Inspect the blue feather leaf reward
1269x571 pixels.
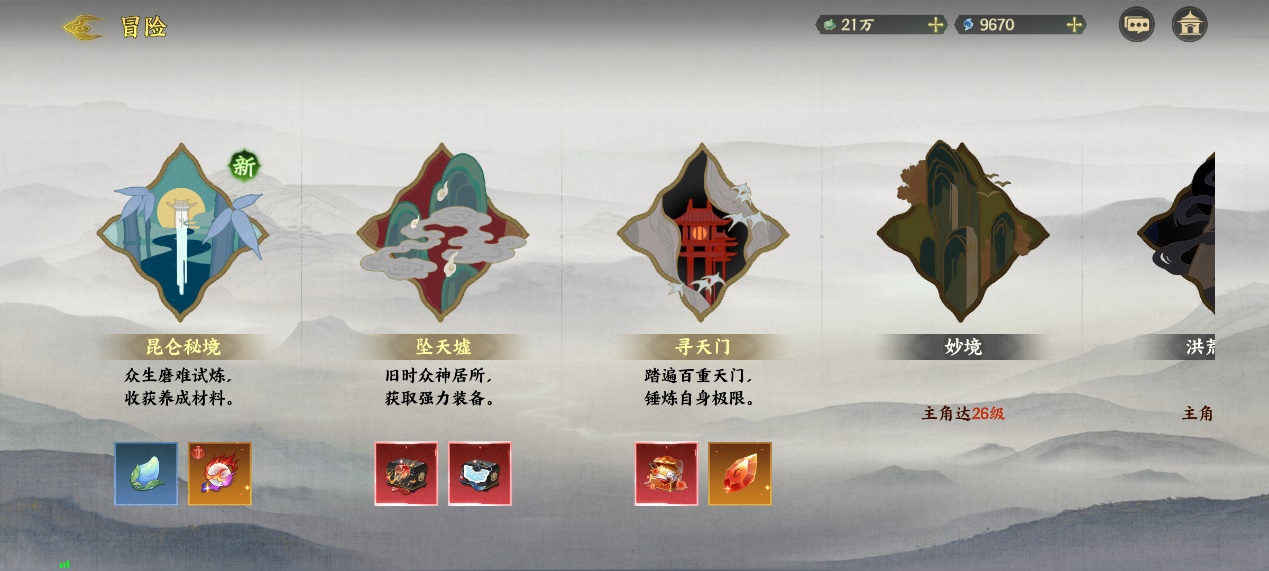point(146,474)
